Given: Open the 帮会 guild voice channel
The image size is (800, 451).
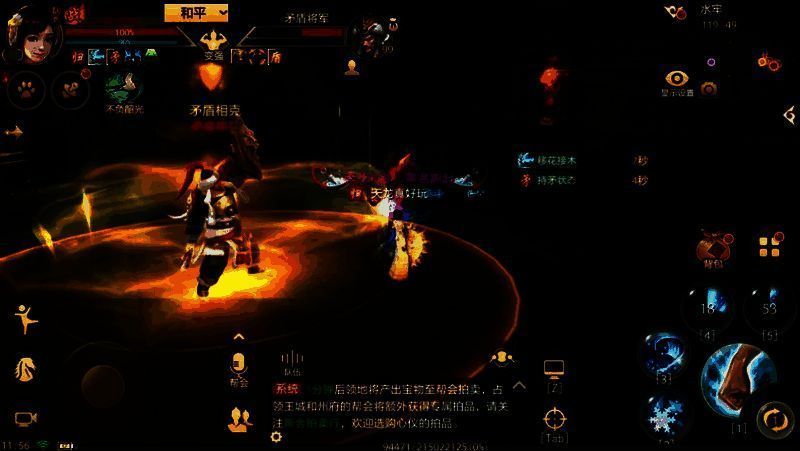Looking at the screenshot, I should 238,363.
